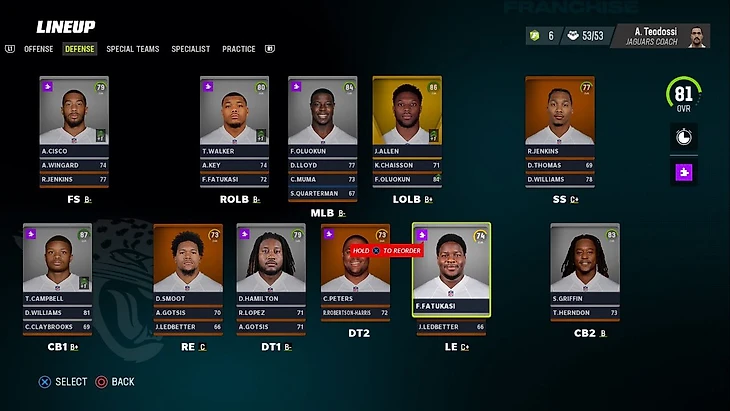Open the Special Teams tab

132,49
